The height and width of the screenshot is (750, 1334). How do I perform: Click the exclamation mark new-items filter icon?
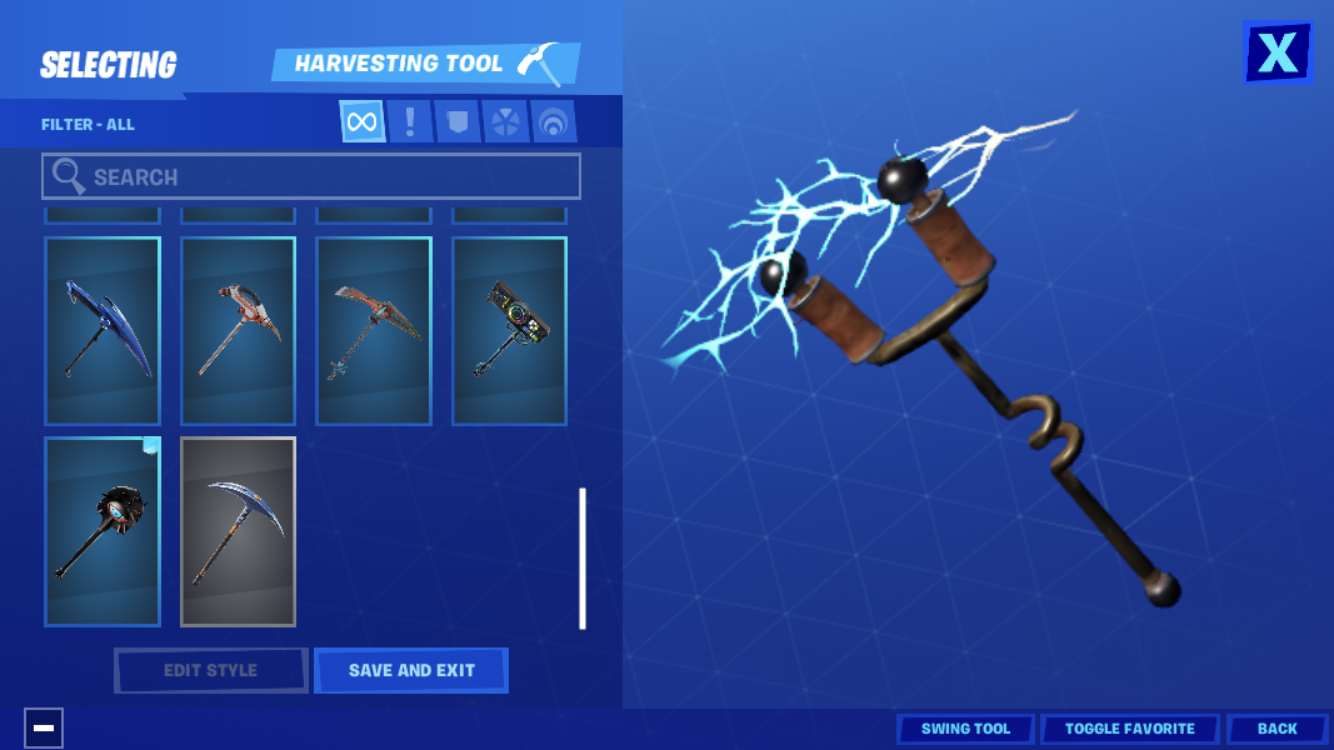409,121
